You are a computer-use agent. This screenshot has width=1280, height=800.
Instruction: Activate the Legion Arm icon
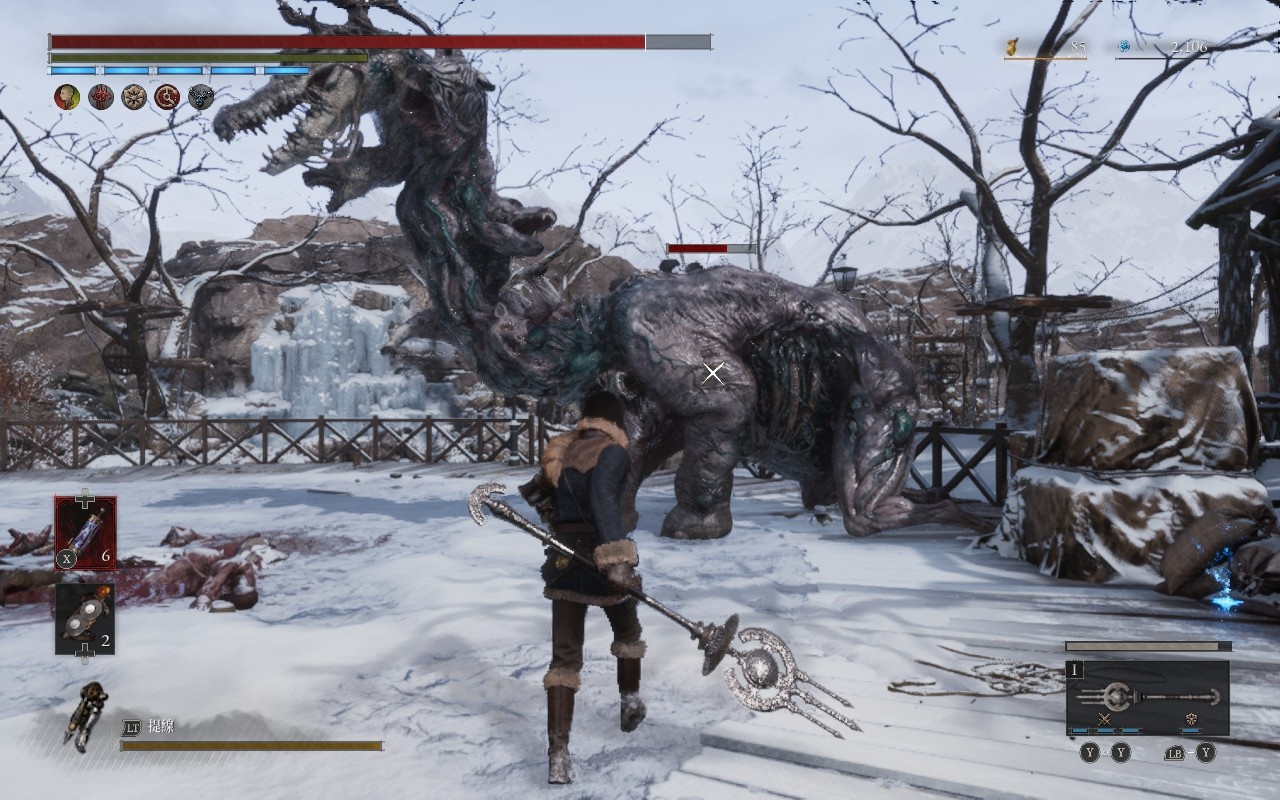click(87, 714)
